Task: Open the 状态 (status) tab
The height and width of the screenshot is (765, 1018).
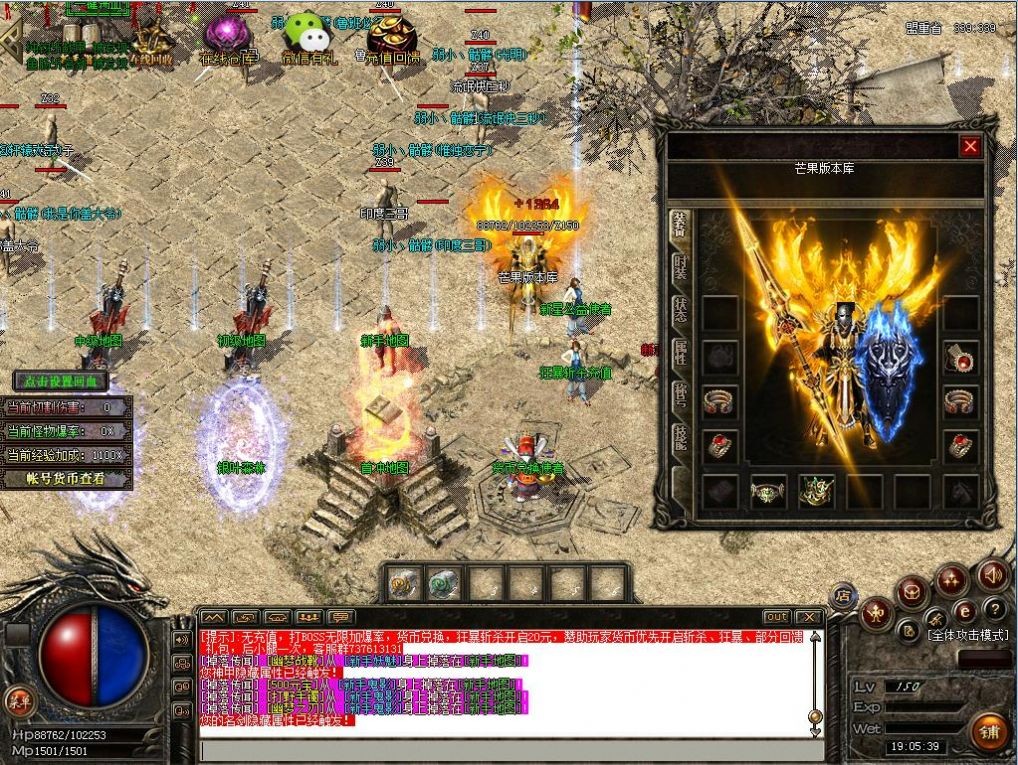Action: tap(680, 308)
